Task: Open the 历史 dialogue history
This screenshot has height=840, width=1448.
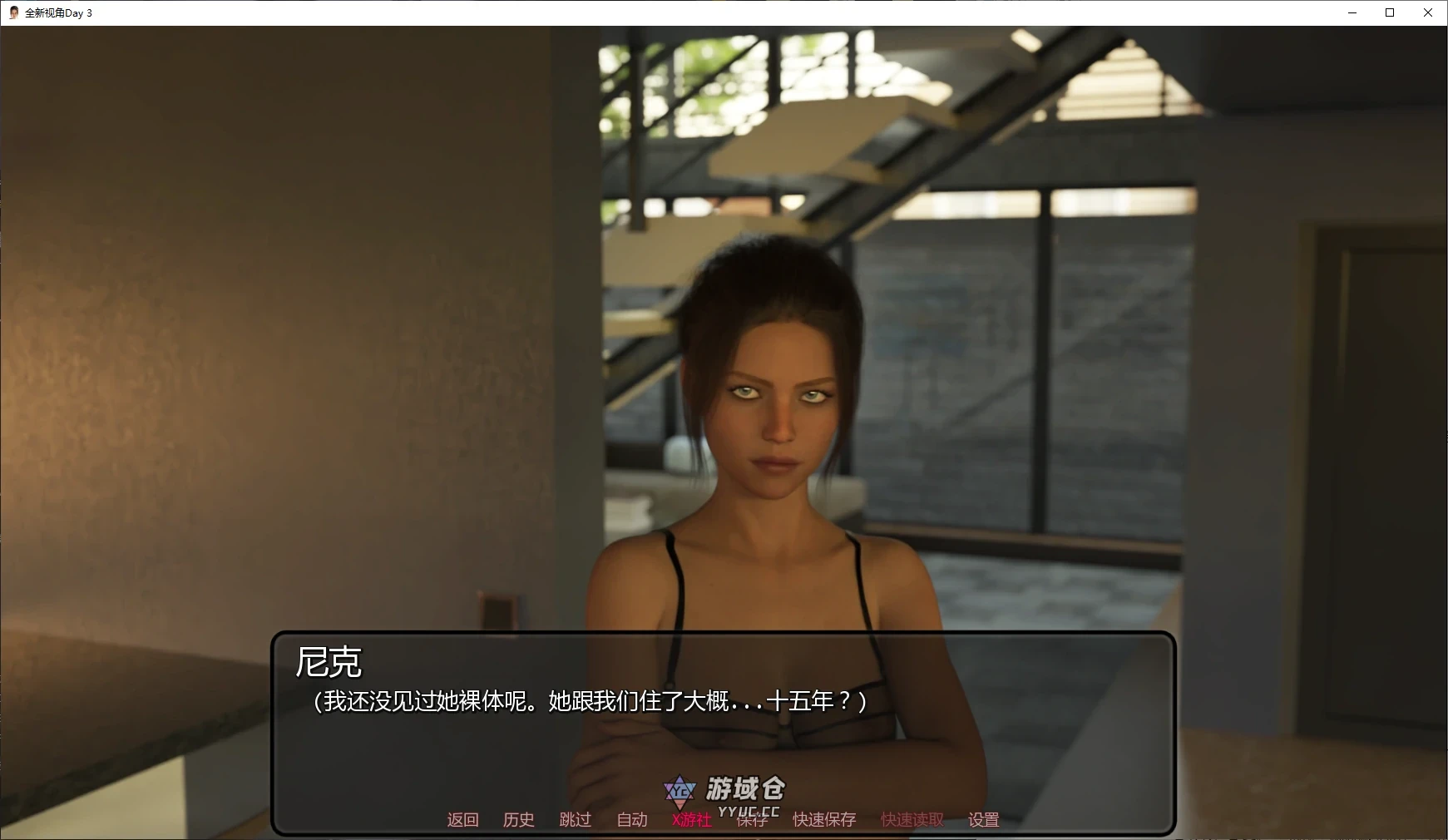Action: 519,820
